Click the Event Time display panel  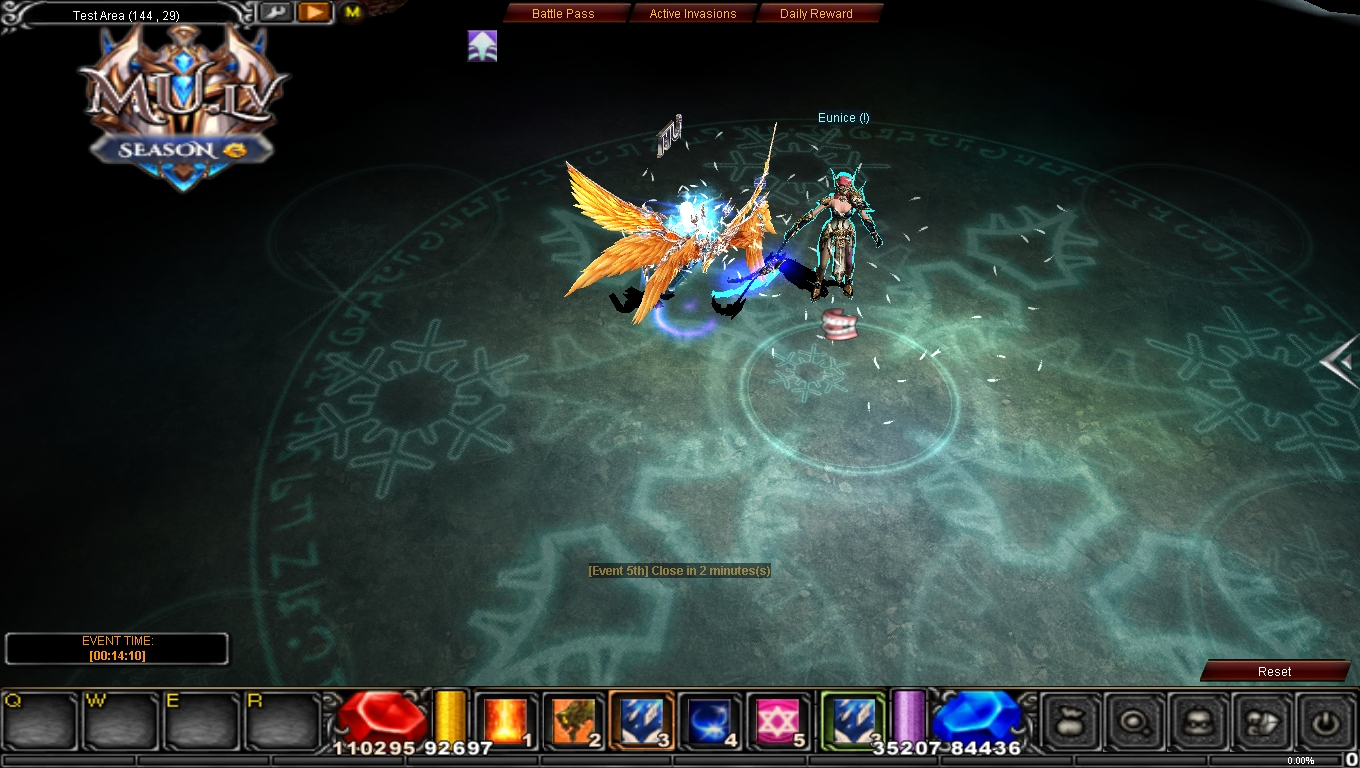coord(117,647)
